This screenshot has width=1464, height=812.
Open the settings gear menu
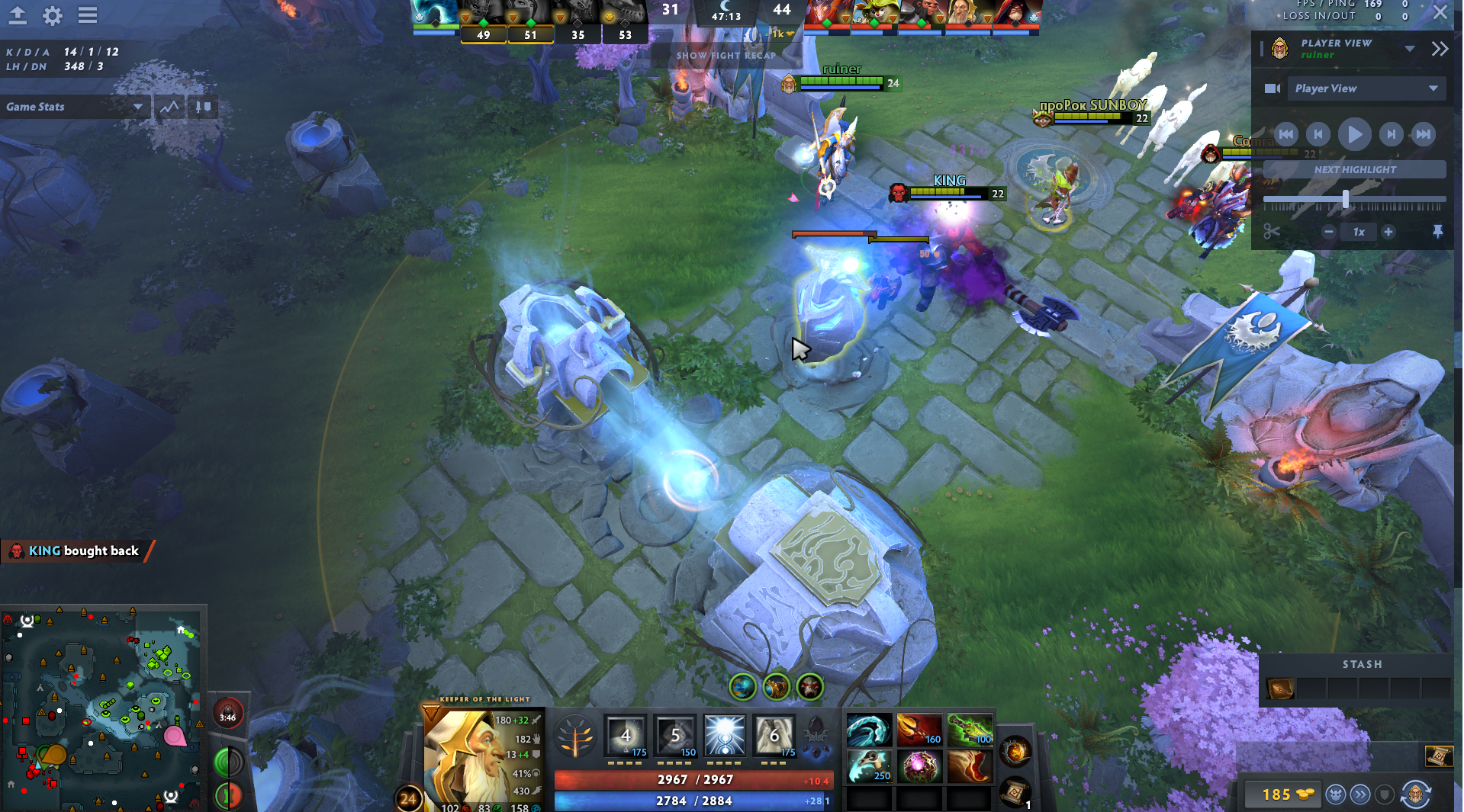52,15
